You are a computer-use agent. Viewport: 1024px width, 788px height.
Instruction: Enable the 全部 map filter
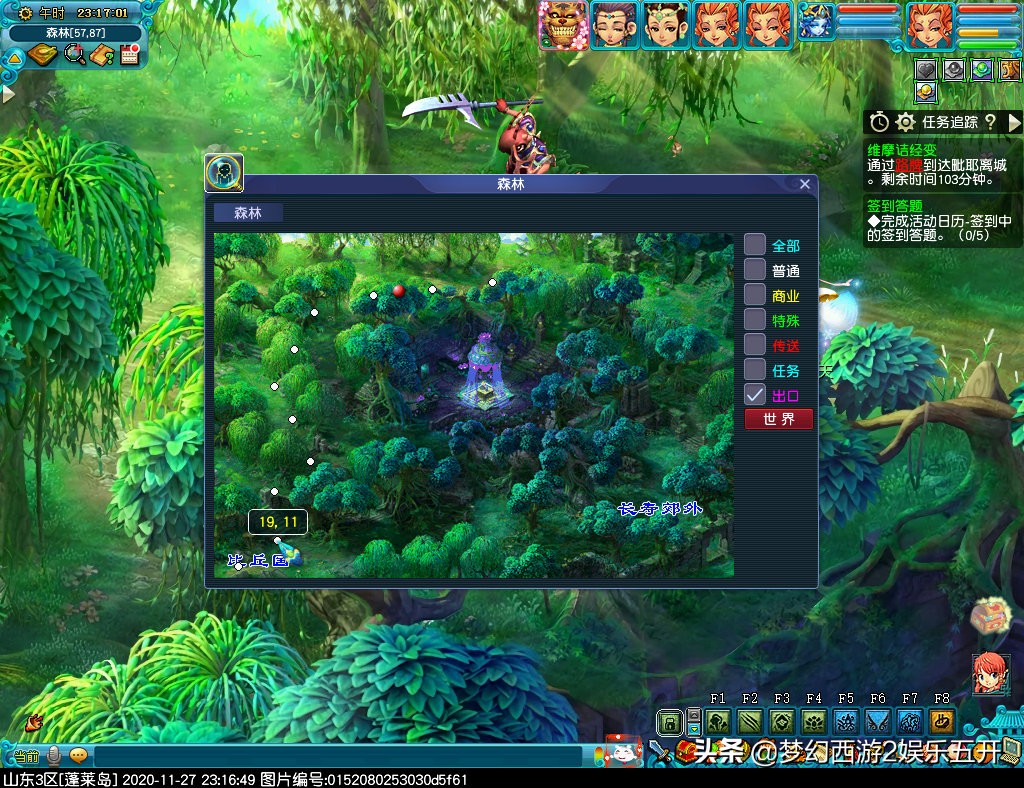click(755, 245)
